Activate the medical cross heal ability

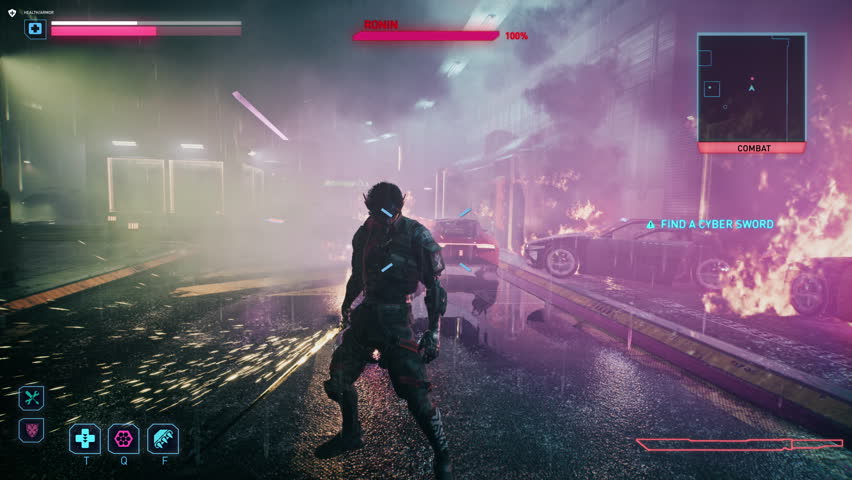click(x=85, y=438)
